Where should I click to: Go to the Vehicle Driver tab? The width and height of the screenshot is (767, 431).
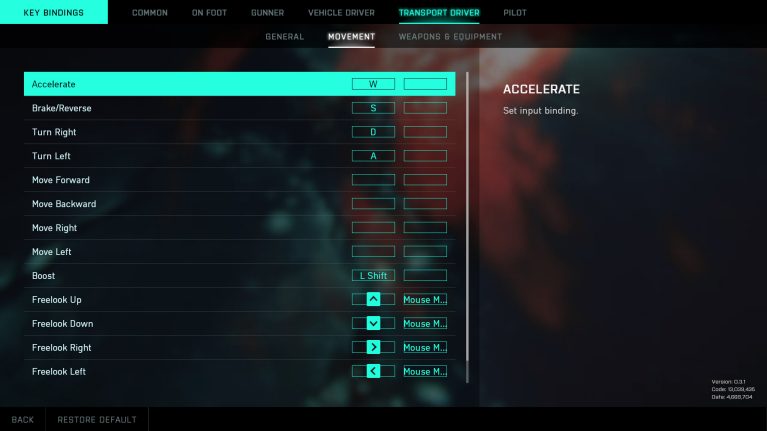pos(341,13)
